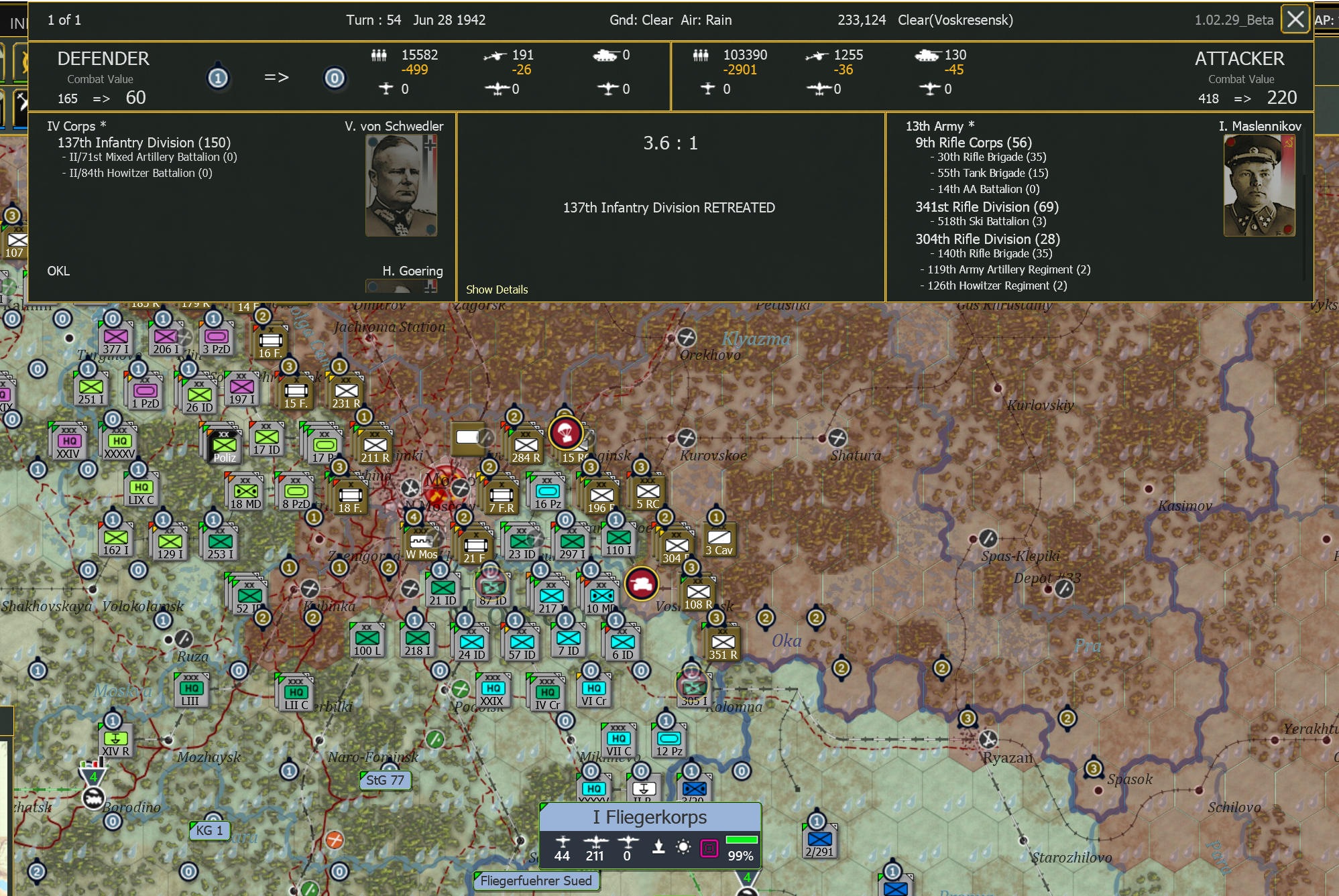The height and width of the screenshot is (896, 1339).
Task: Select the KG 1 air group label
Action: click(210, 831)
